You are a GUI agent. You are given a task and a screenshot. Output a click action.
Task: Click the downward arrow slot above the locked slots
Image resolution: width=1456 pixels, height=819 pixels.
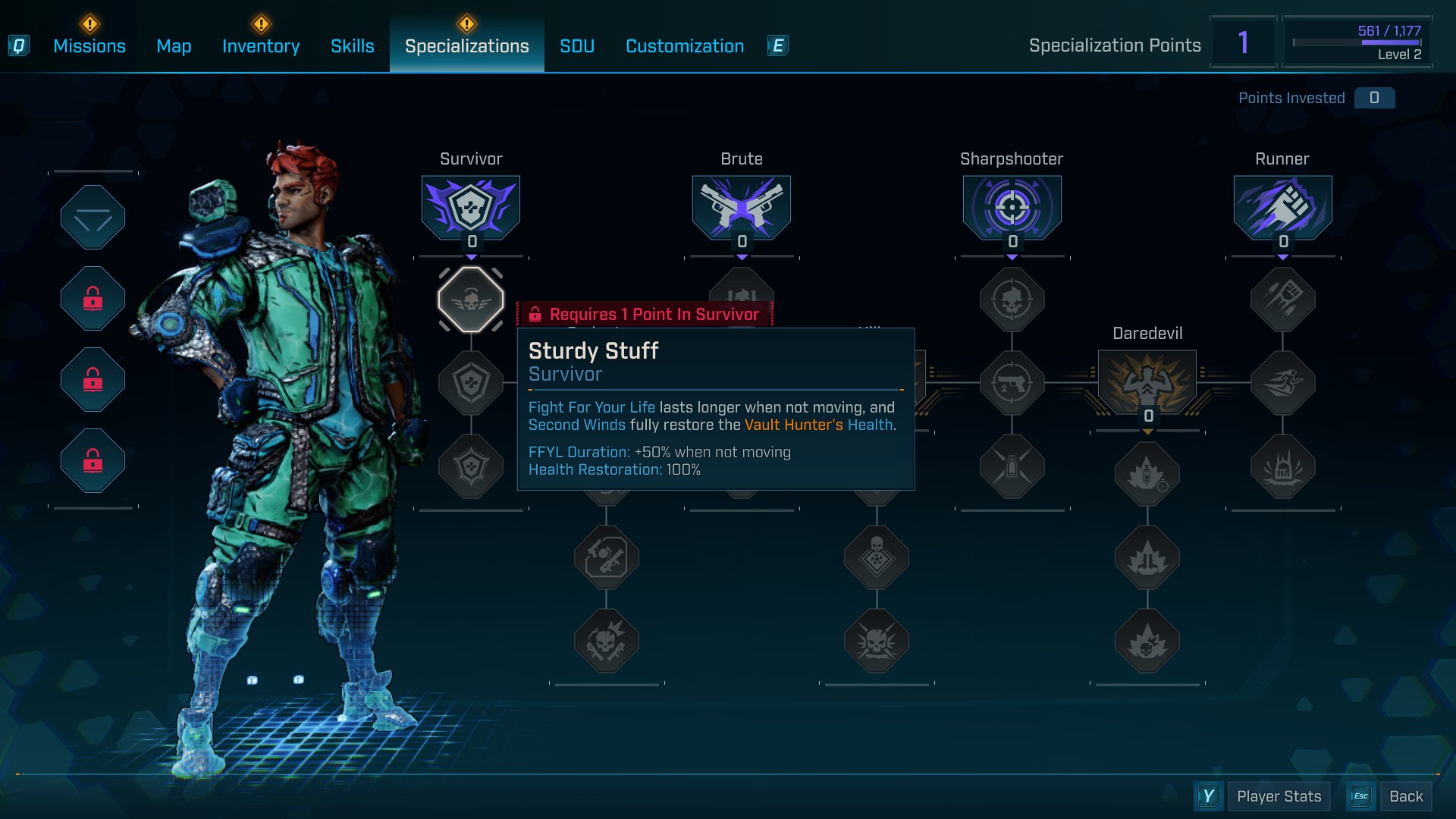[93, 218]
